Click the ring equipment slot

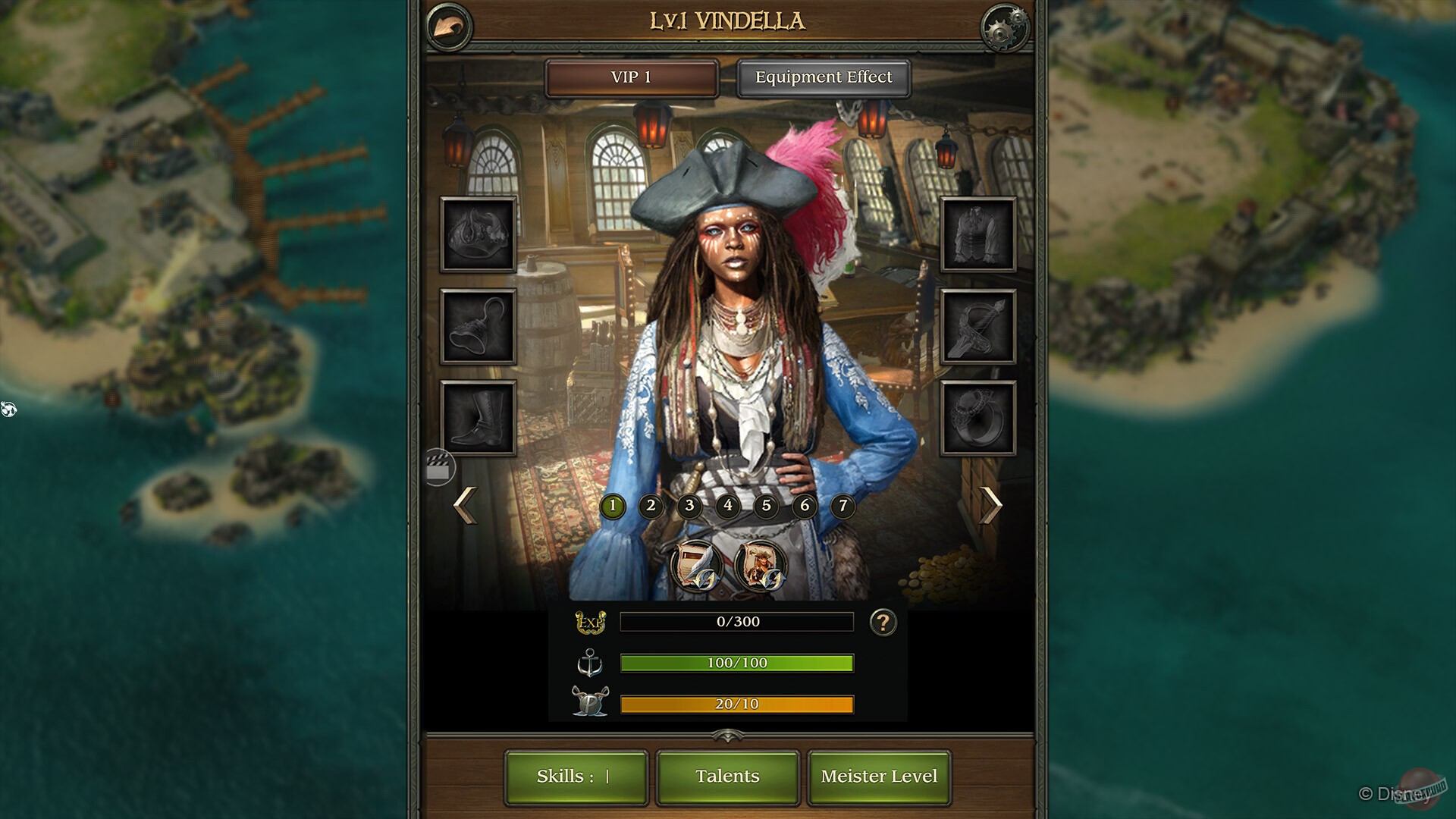977,416
